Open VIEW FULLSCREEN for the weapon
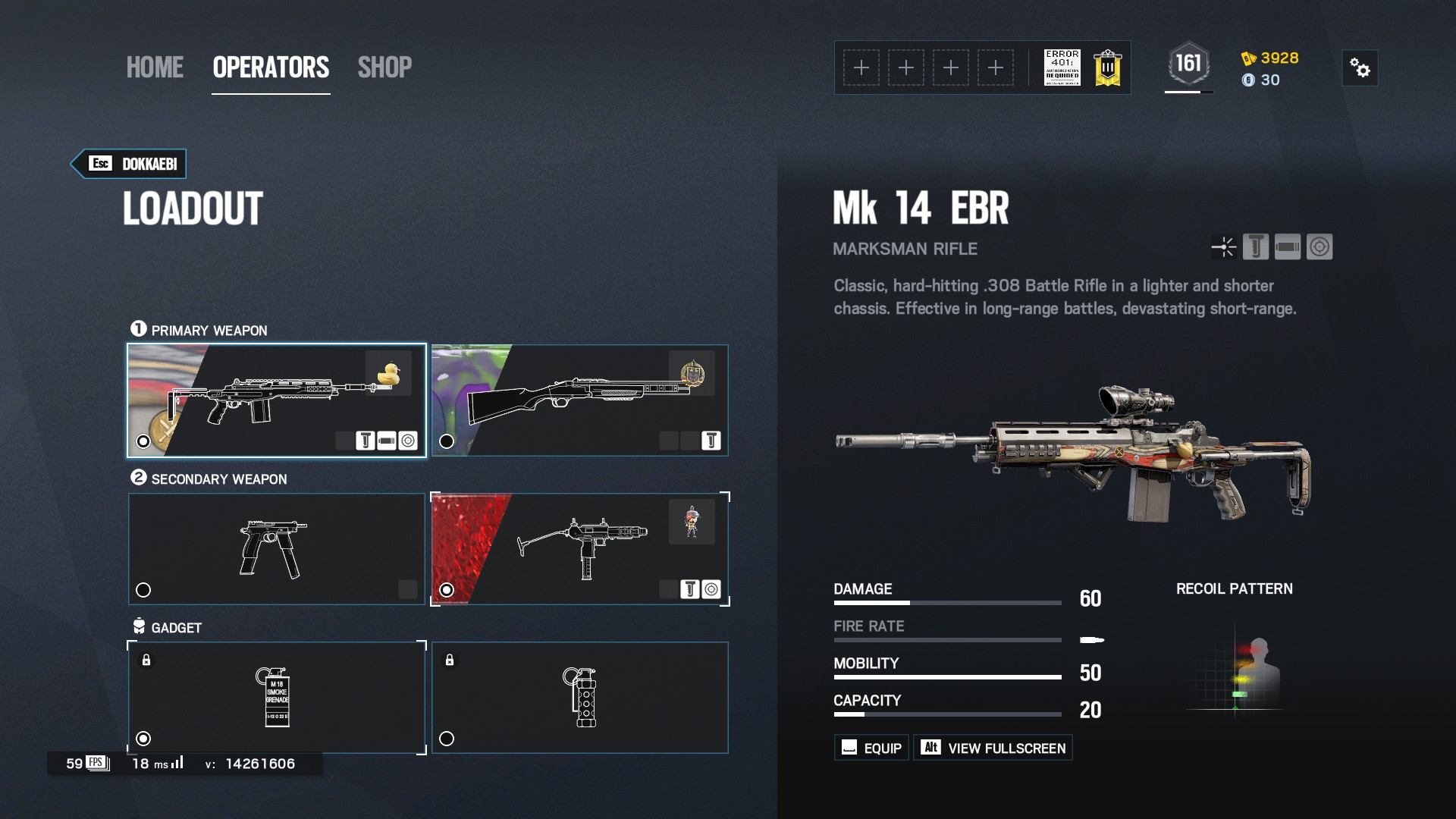 click(993, 748)
